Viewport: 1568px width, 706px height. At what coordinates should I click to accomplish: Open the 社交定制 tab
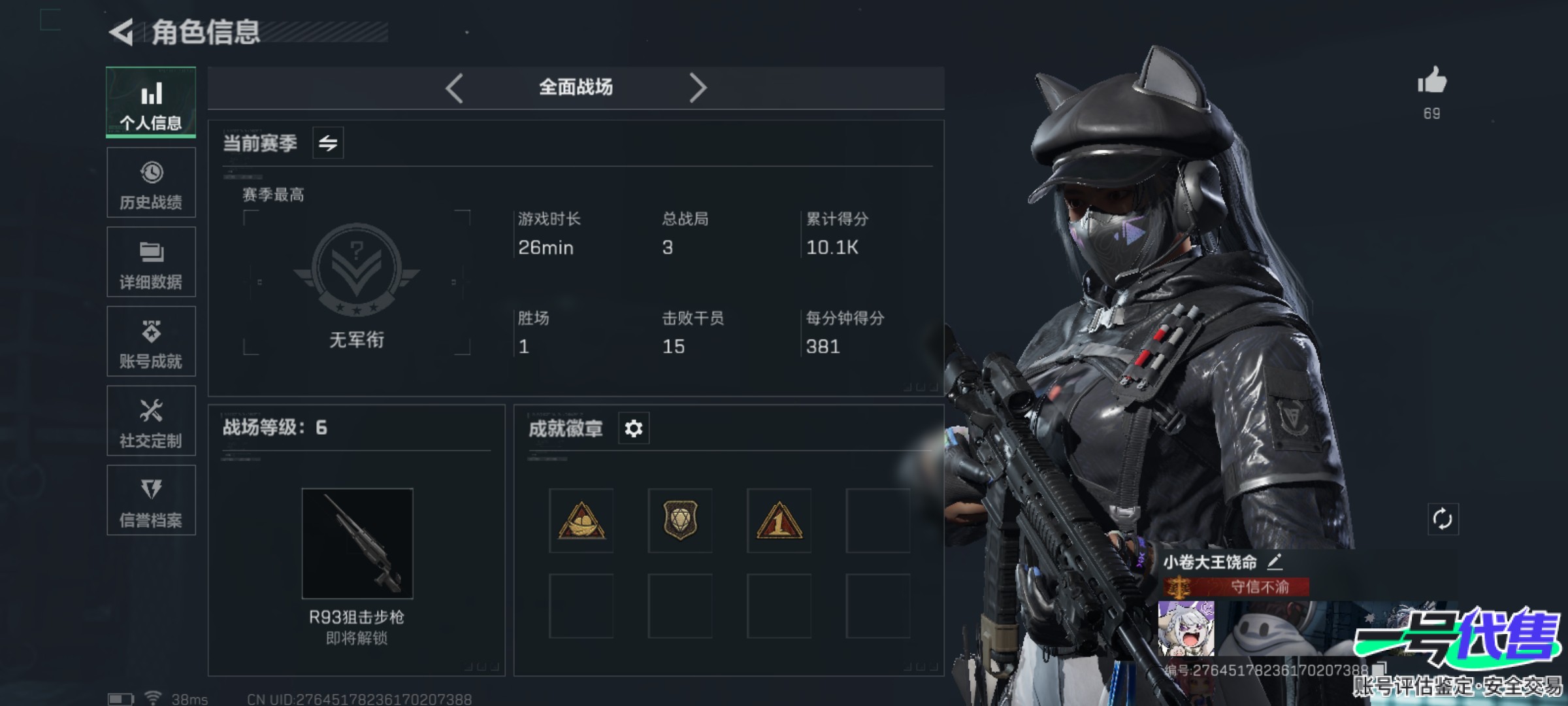[151, 421]
